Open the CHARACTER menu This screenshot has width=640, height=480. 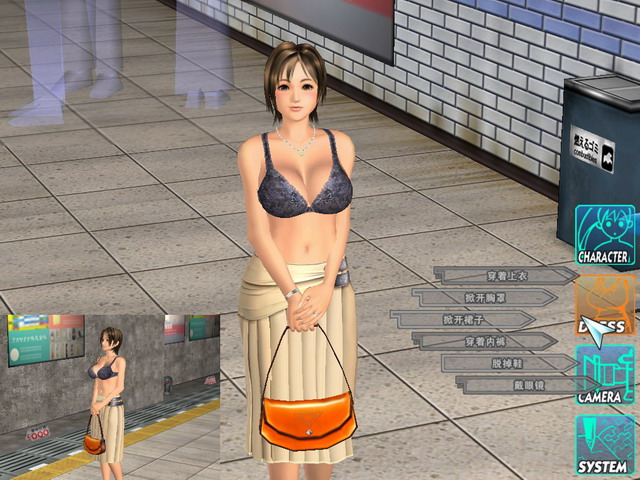[604, 236]
